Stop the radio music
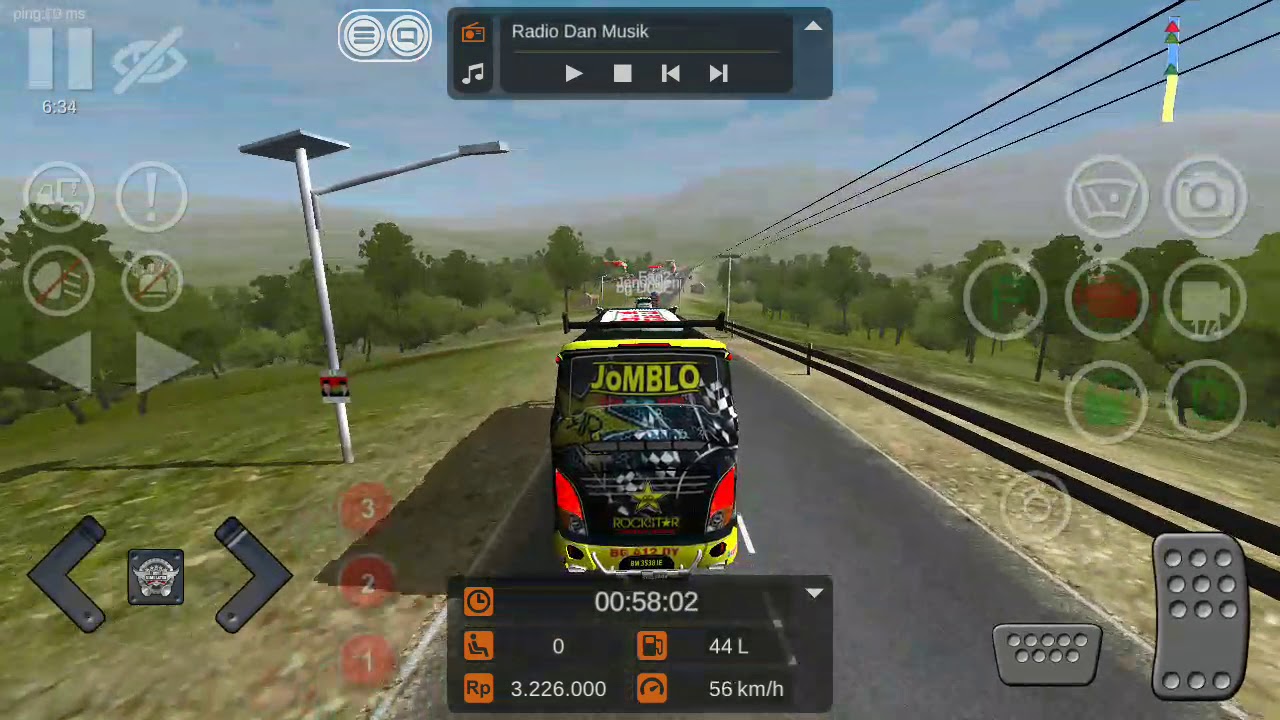1280x720 pixels. 622,73
